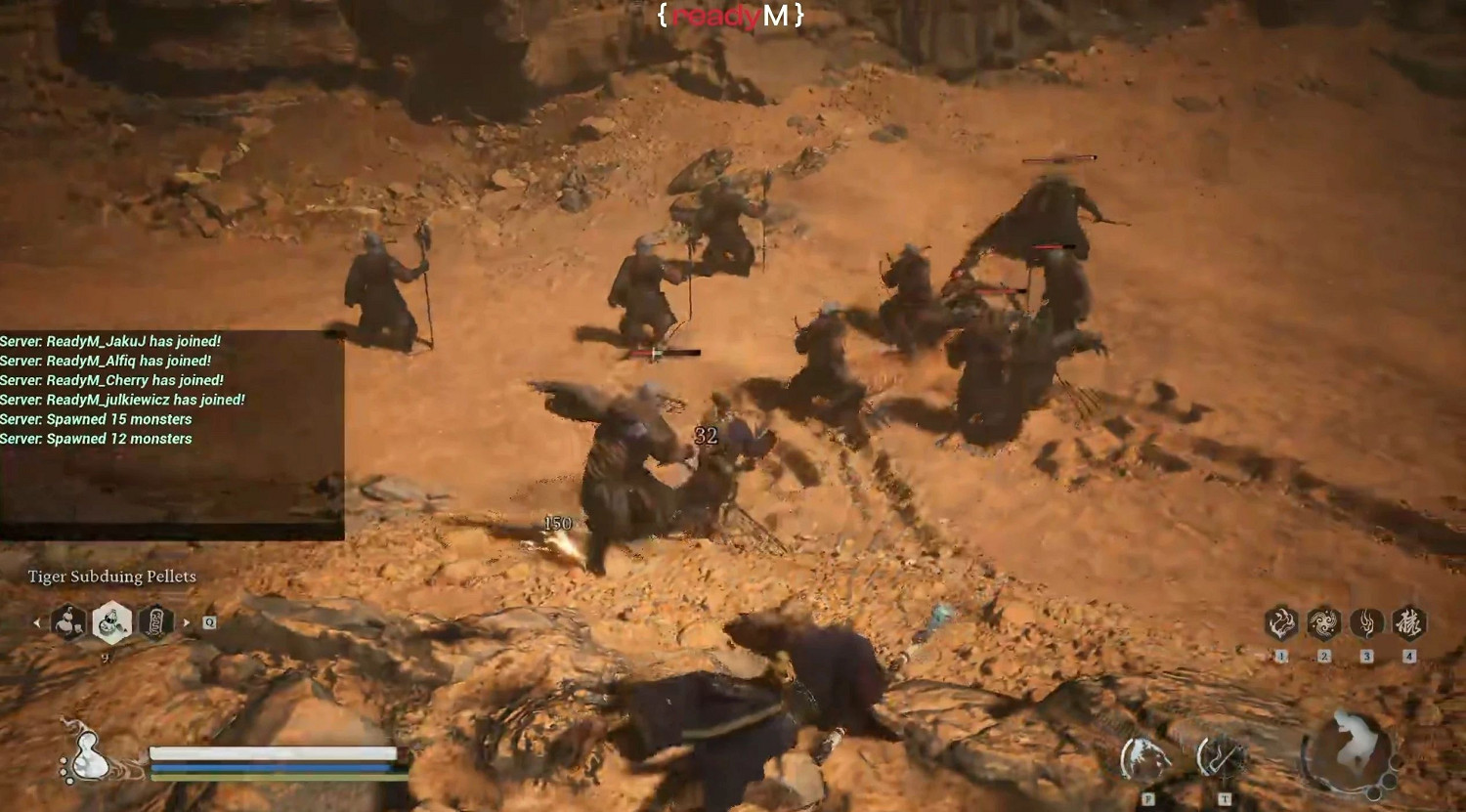Click the Q keybind indicator beside item wheel
This screenshot has width=1466, height=812.
pyautogui.click(x=208, y=621)
